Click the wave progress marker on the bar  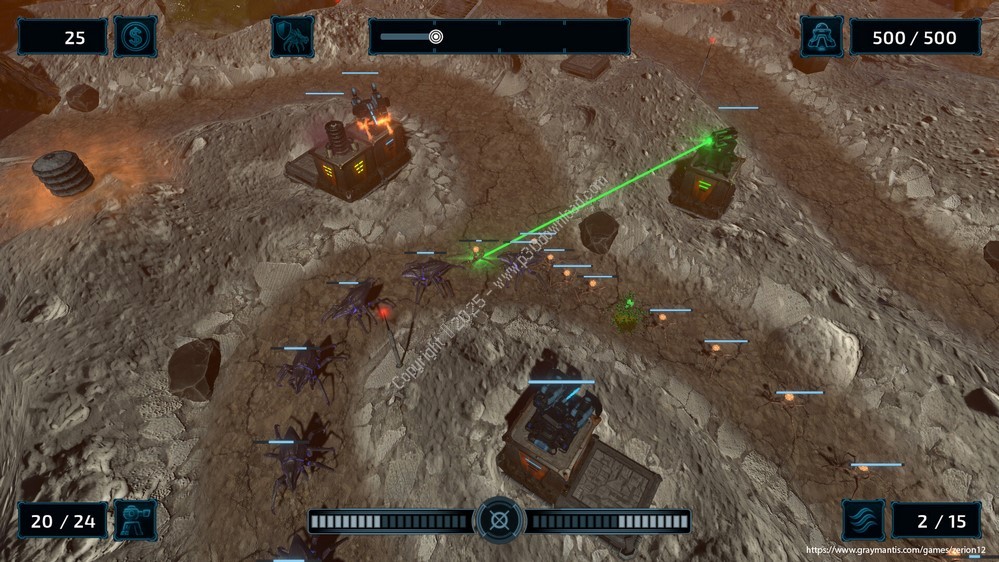[x=435, y=37]
